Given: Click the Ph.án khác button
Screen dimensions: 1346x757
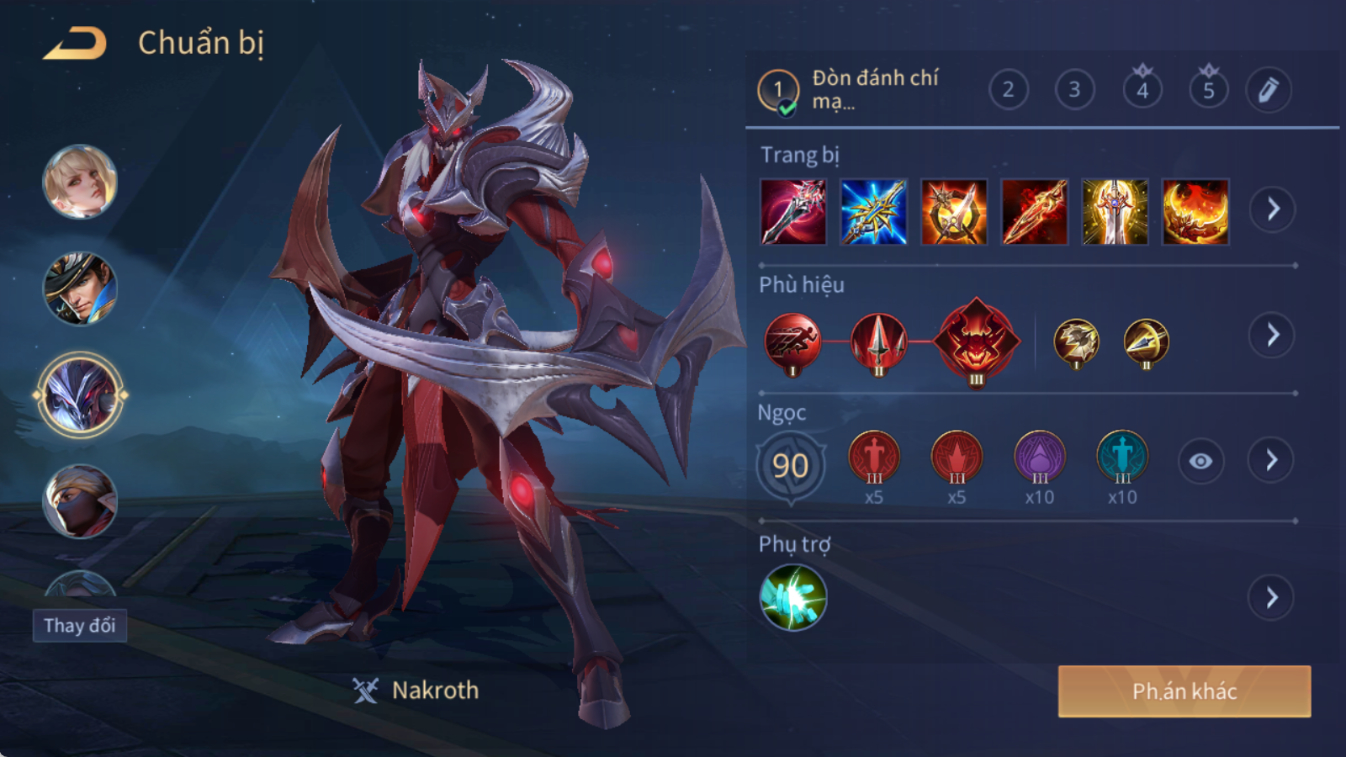Looking at the screenshot, I should 1184,692.
